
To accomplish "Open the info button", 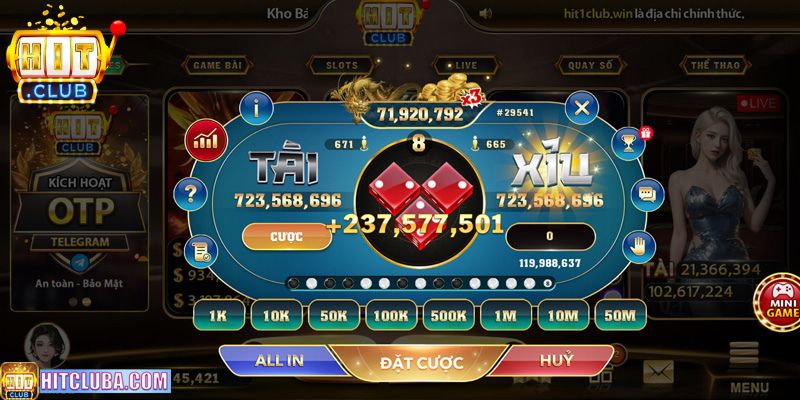I will pos(258,105).
